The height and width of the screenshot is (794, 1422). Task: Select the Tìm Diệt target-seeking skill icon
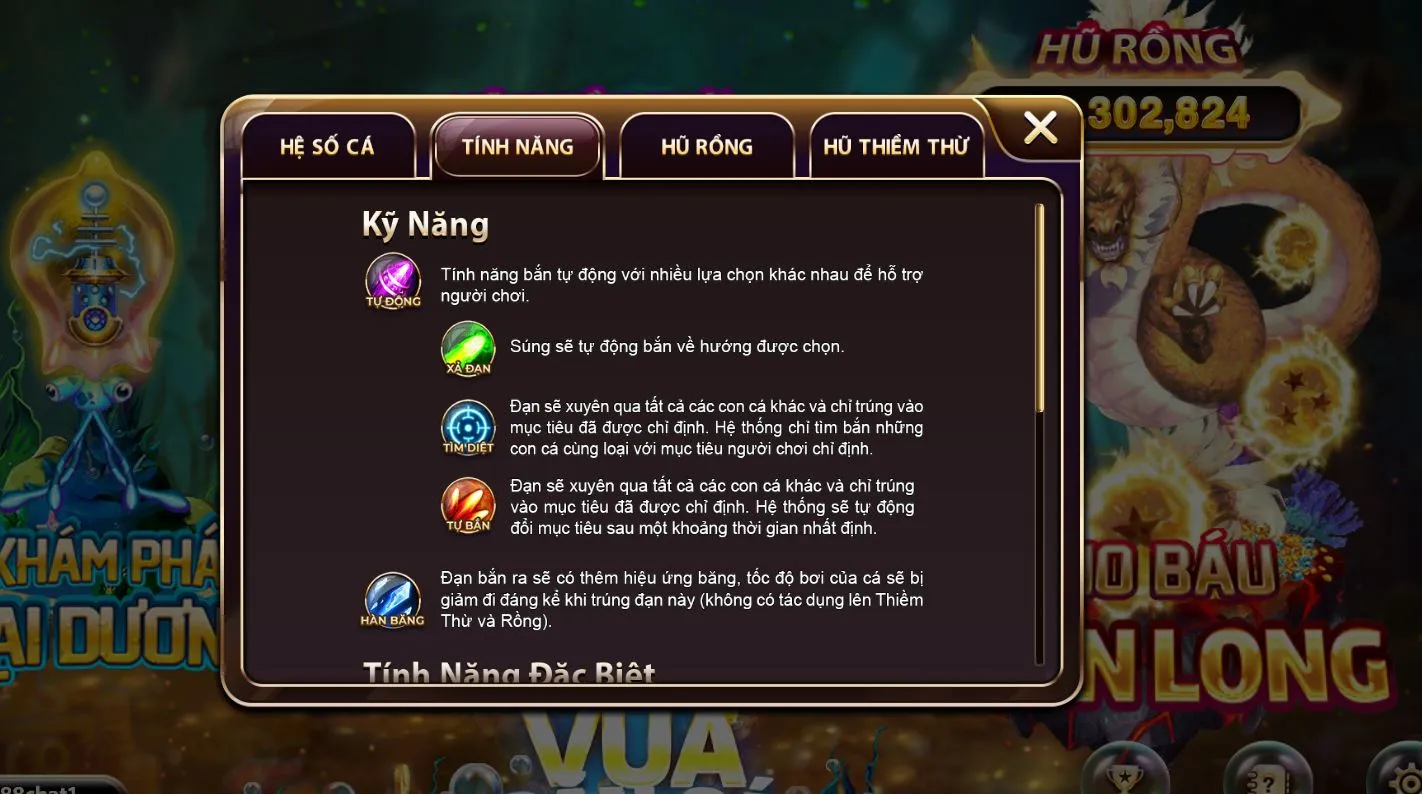click(x=467, y=427)
